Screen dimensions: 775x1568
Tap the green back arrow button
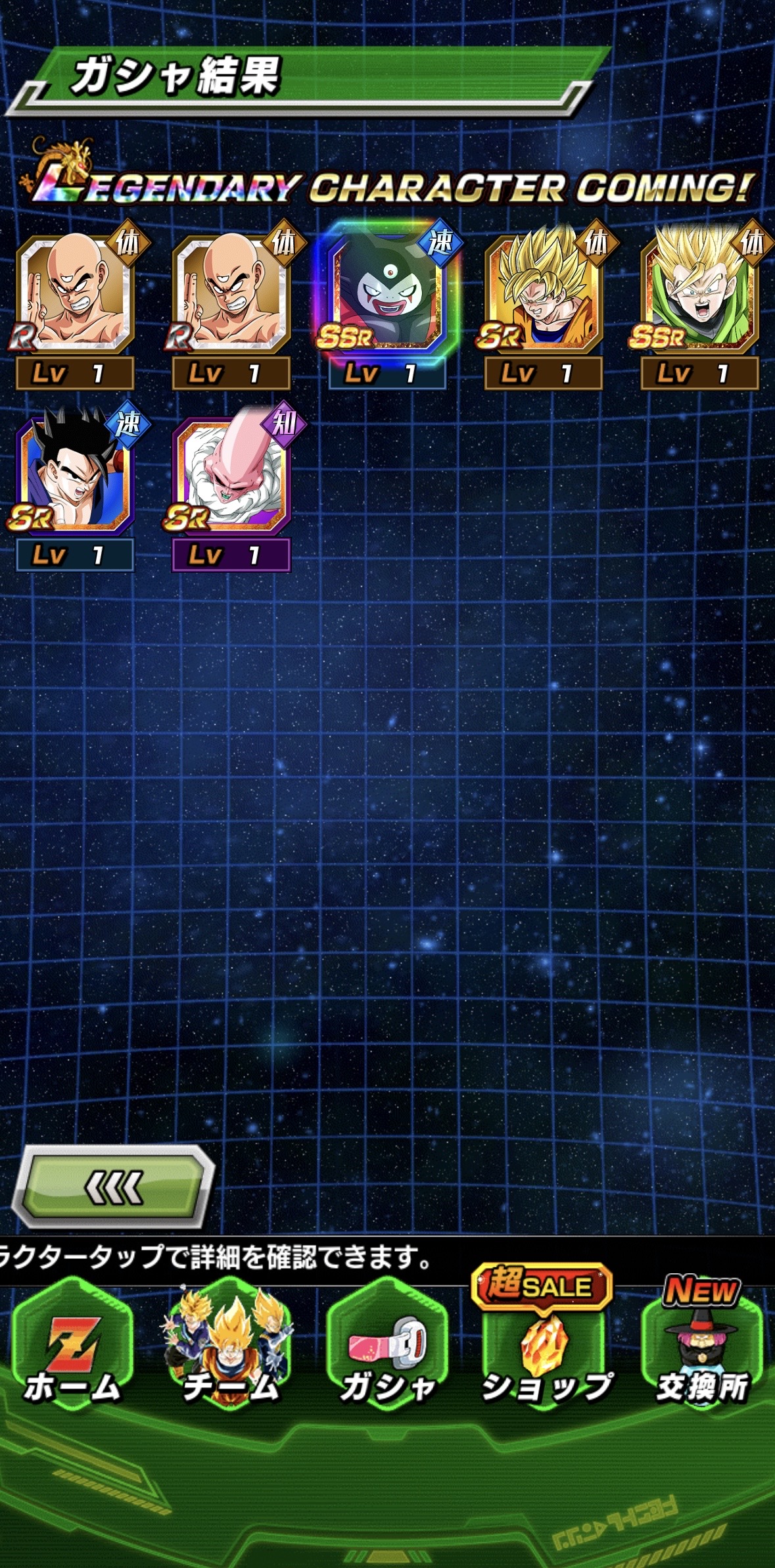coord(113,1188)
